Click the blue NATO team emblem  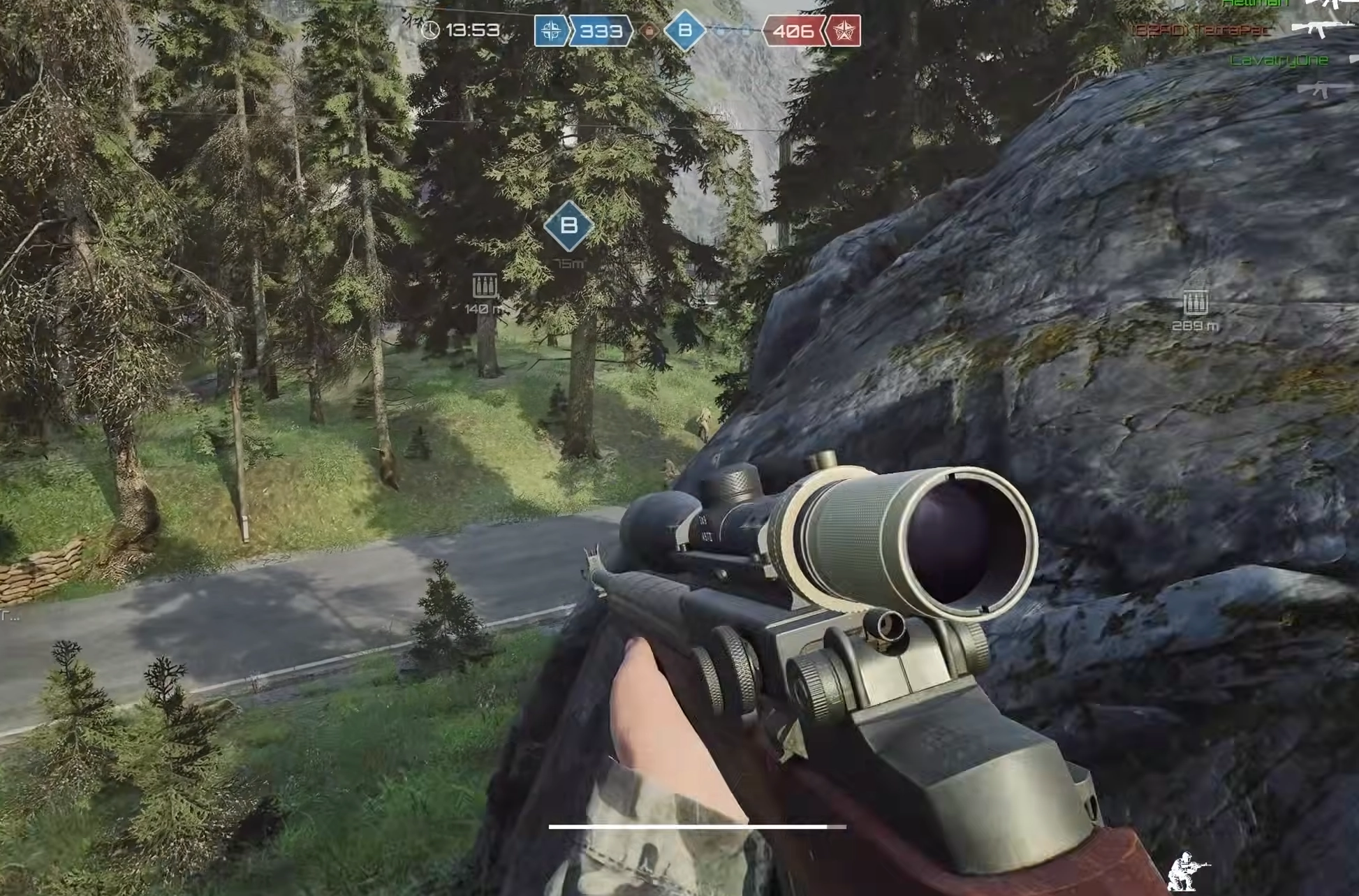click(x=551, y=31)
